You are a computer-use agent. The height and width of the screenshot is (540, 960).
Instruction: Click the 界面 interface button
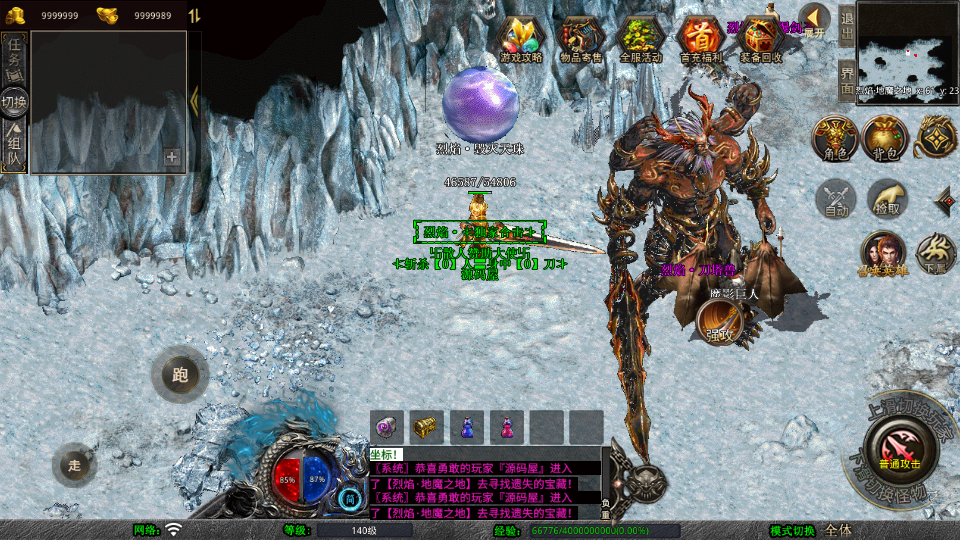point(846,80)
